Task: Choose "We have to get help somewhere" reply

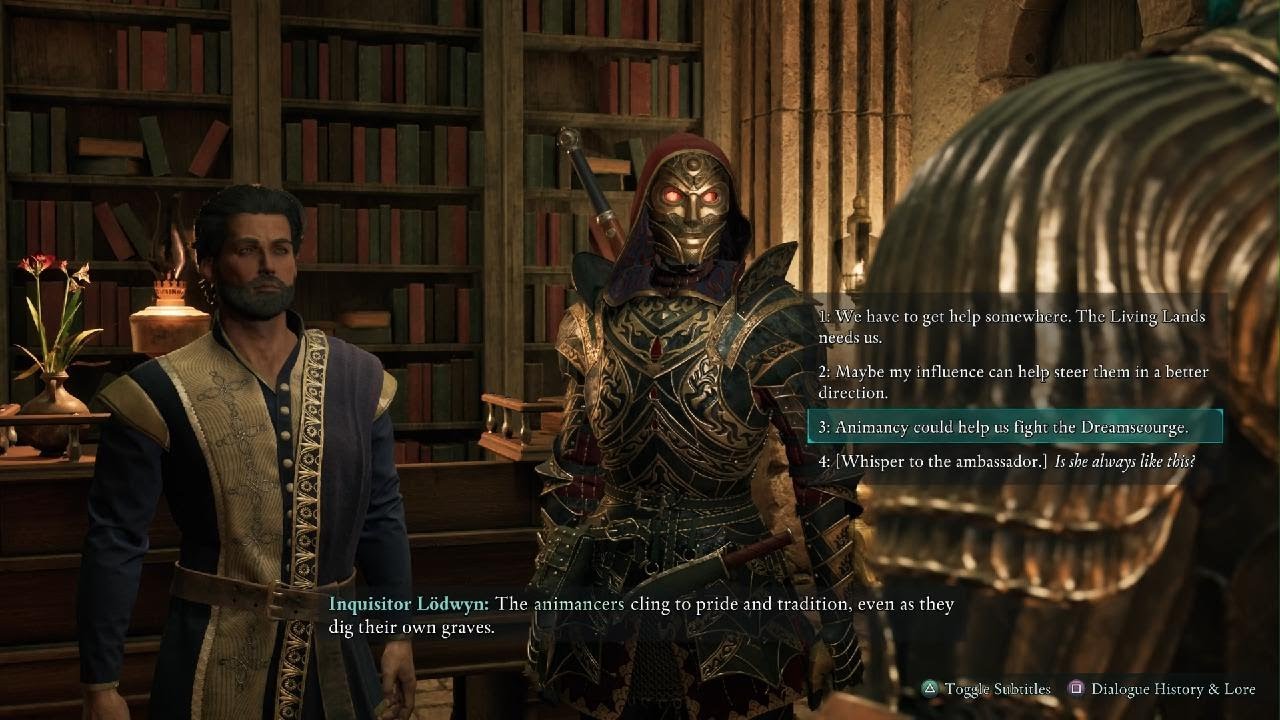Action: coord(1012,327)
